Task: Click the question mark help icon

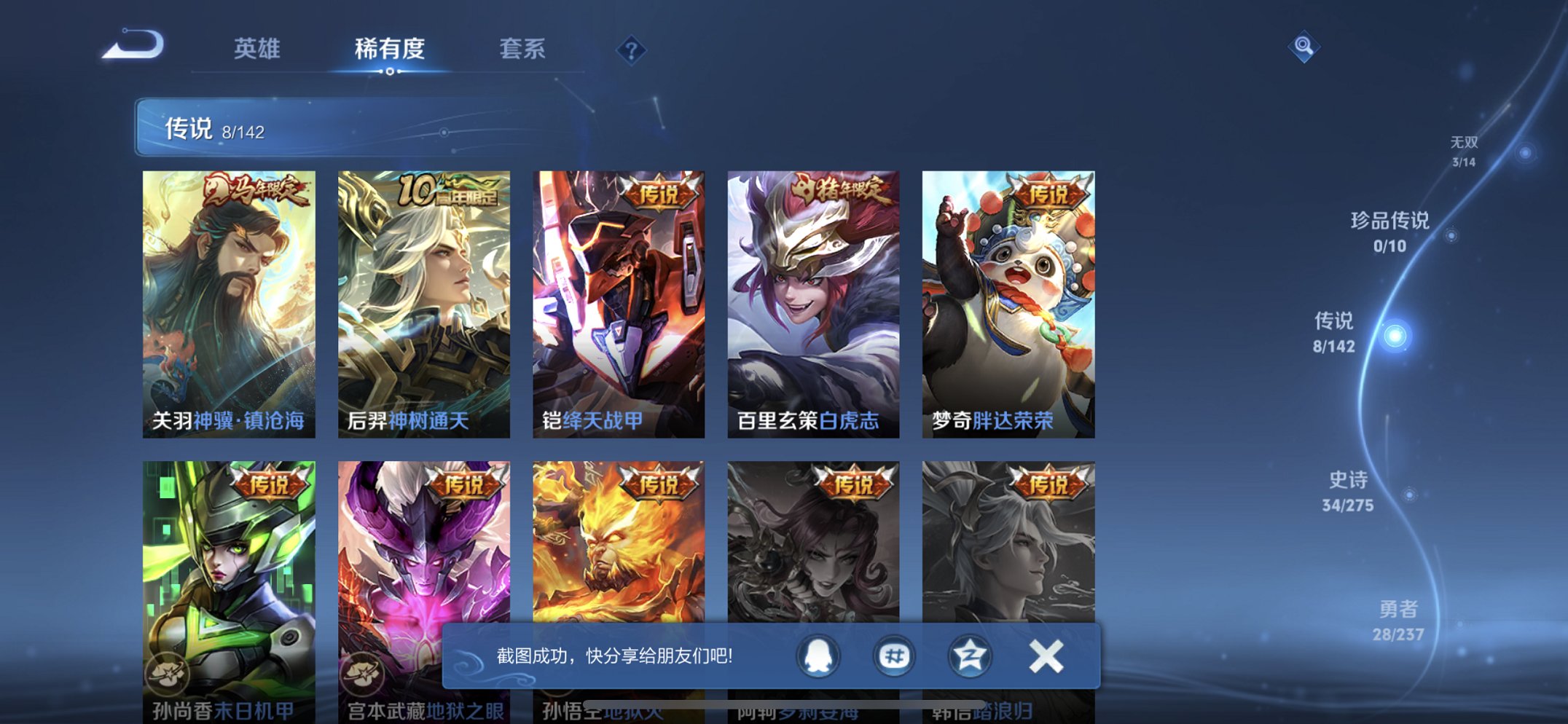Action: point(631,50)
